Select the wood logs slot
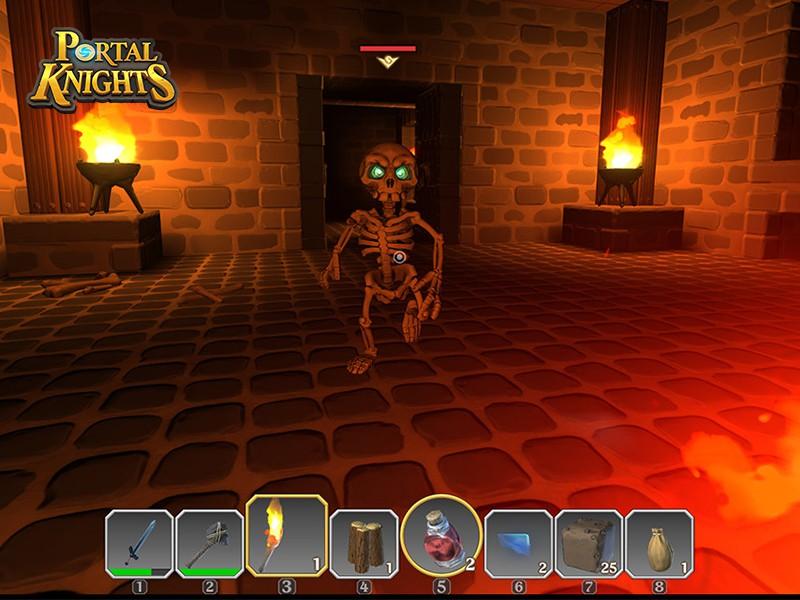Viewport: 800px width, 600px height. coord(364,543)
